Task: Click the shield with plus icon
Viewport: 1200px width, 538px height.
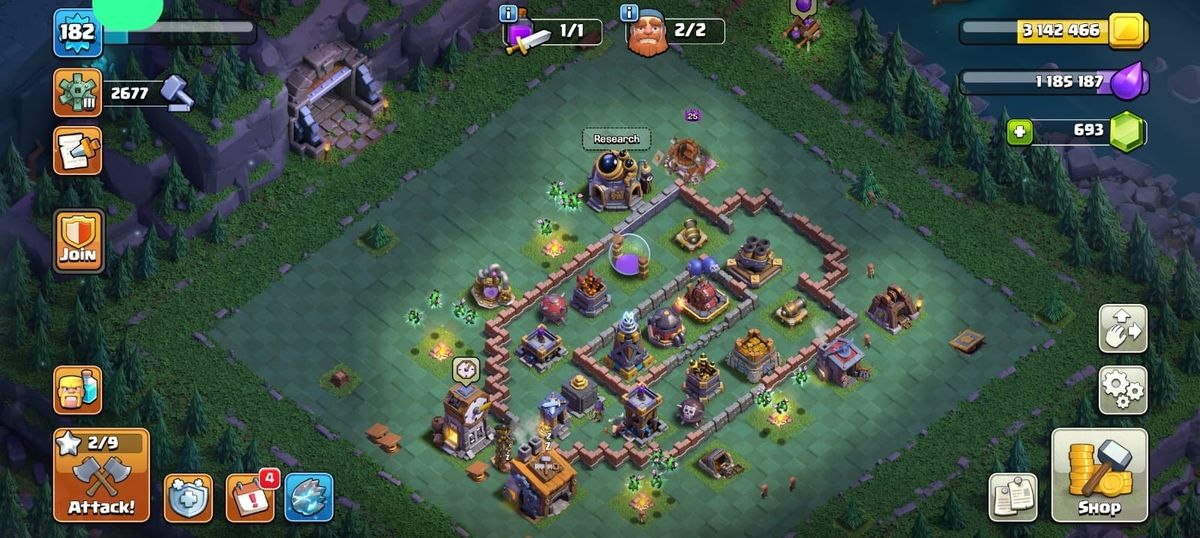Action: coord(187,497)
